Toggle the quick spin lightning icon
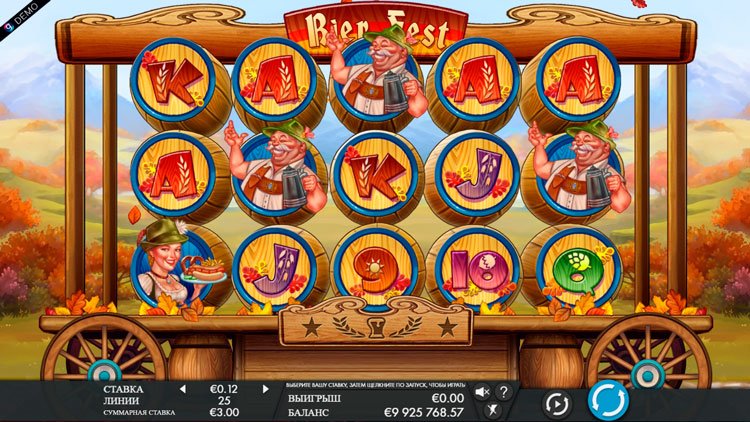750x422 pixels. pyautogui.click(x=492, y=410)
